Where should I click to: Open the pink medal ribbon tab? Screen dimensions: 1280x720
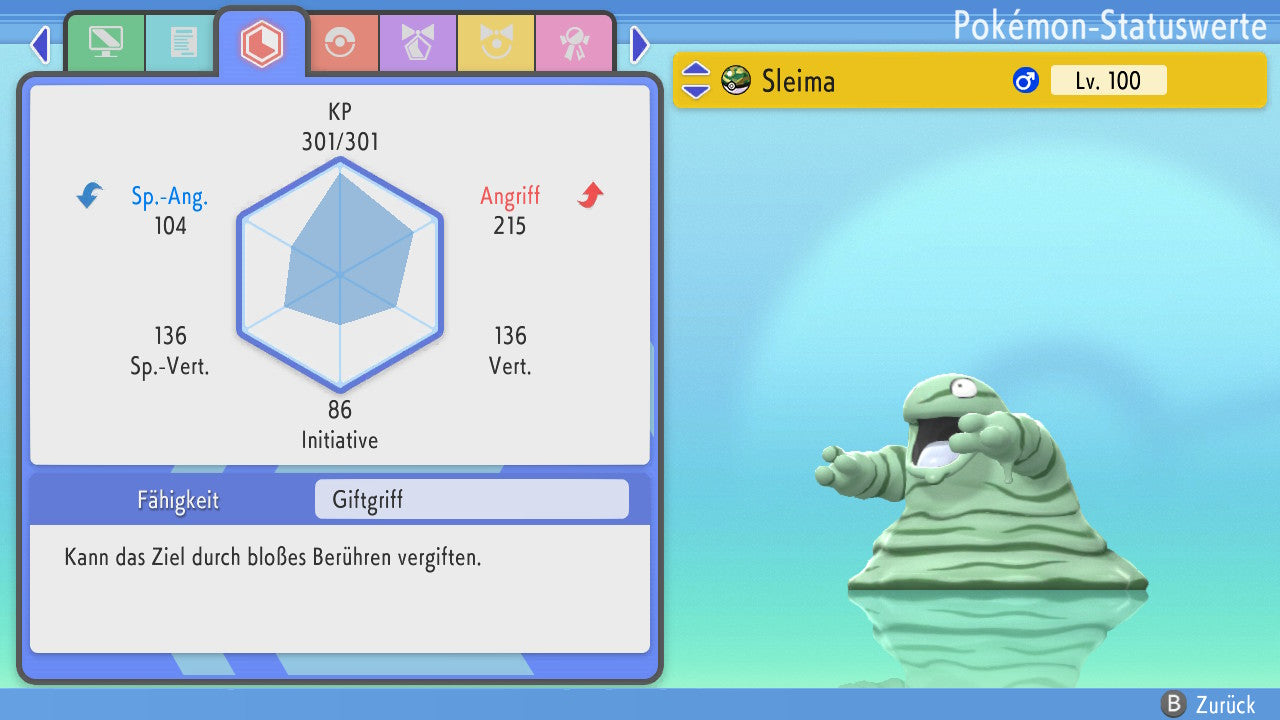pyautogui.click(x=574, y=43)
